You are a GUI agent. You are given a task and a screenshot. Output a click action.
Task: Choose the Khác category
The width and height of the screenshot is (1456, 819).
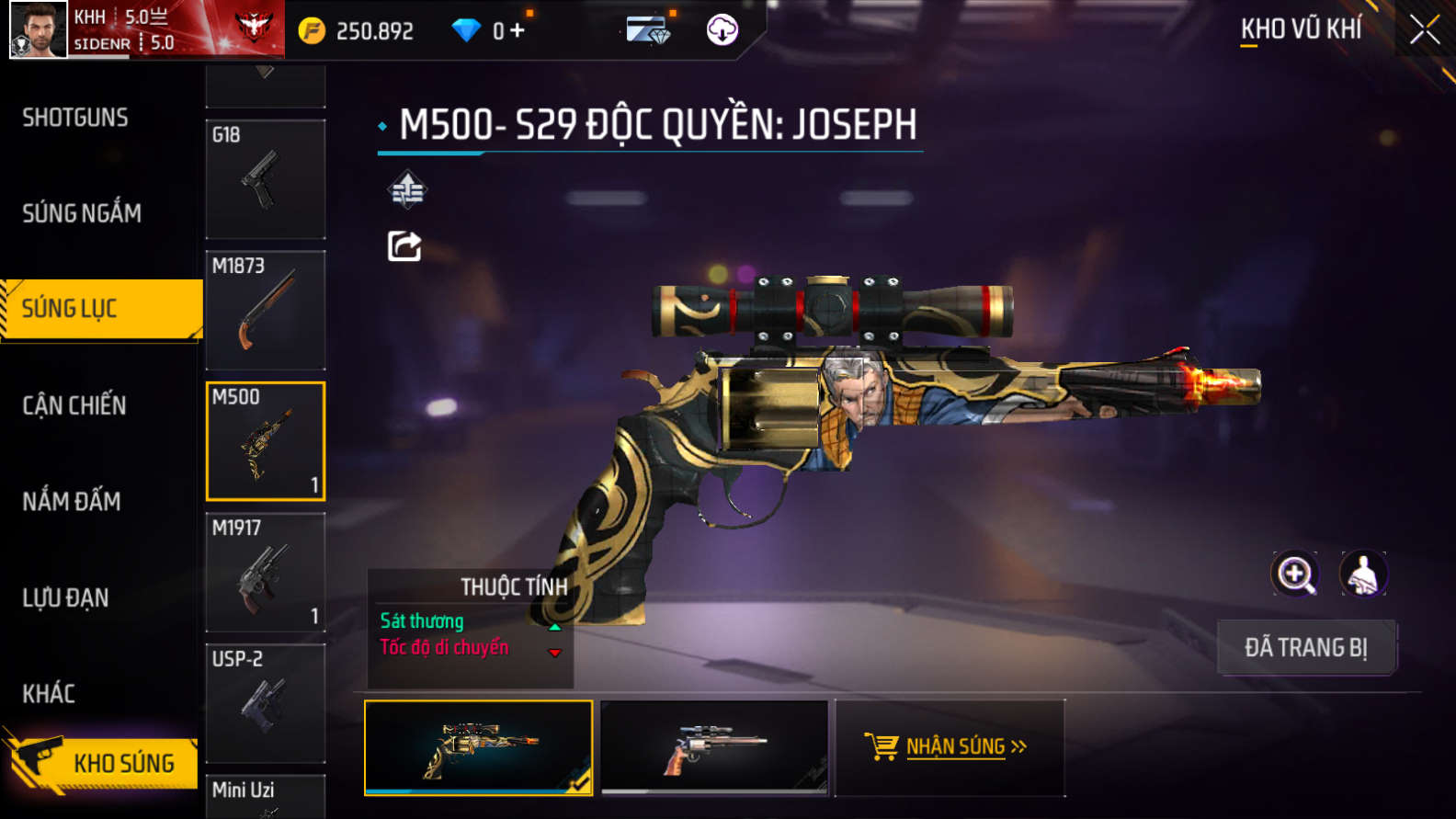coord(49,693)
